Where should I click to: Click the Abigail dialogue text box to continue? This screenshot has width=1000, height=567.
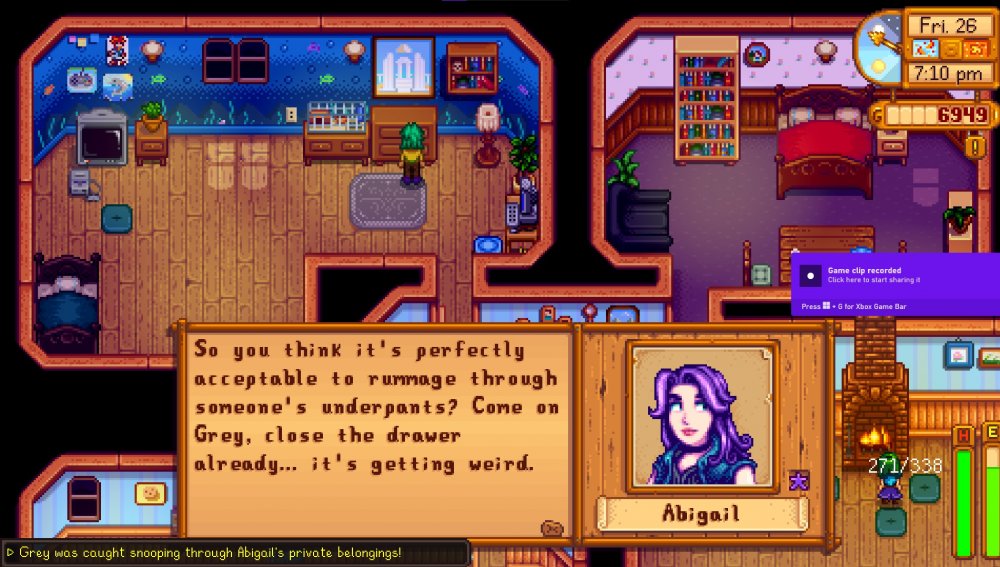click(375, 421)
